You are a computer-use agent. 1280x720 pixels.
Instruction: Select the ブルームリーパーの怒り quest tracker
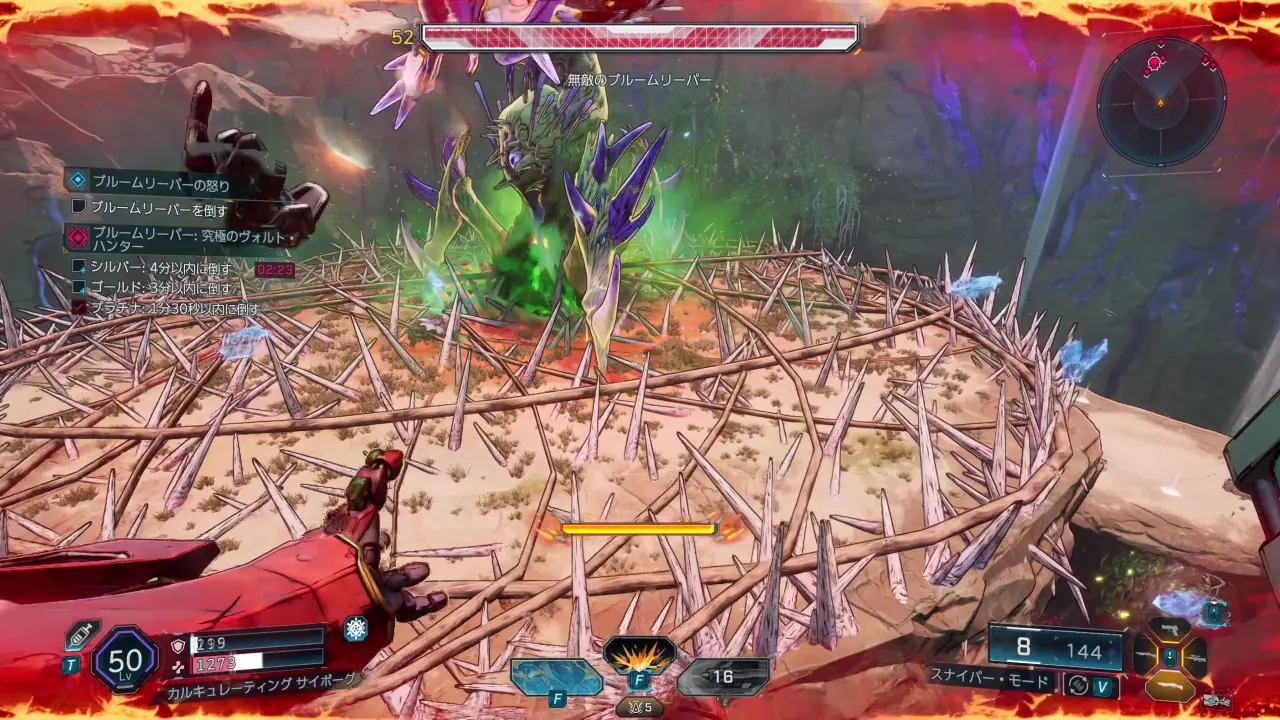(160, 183)
